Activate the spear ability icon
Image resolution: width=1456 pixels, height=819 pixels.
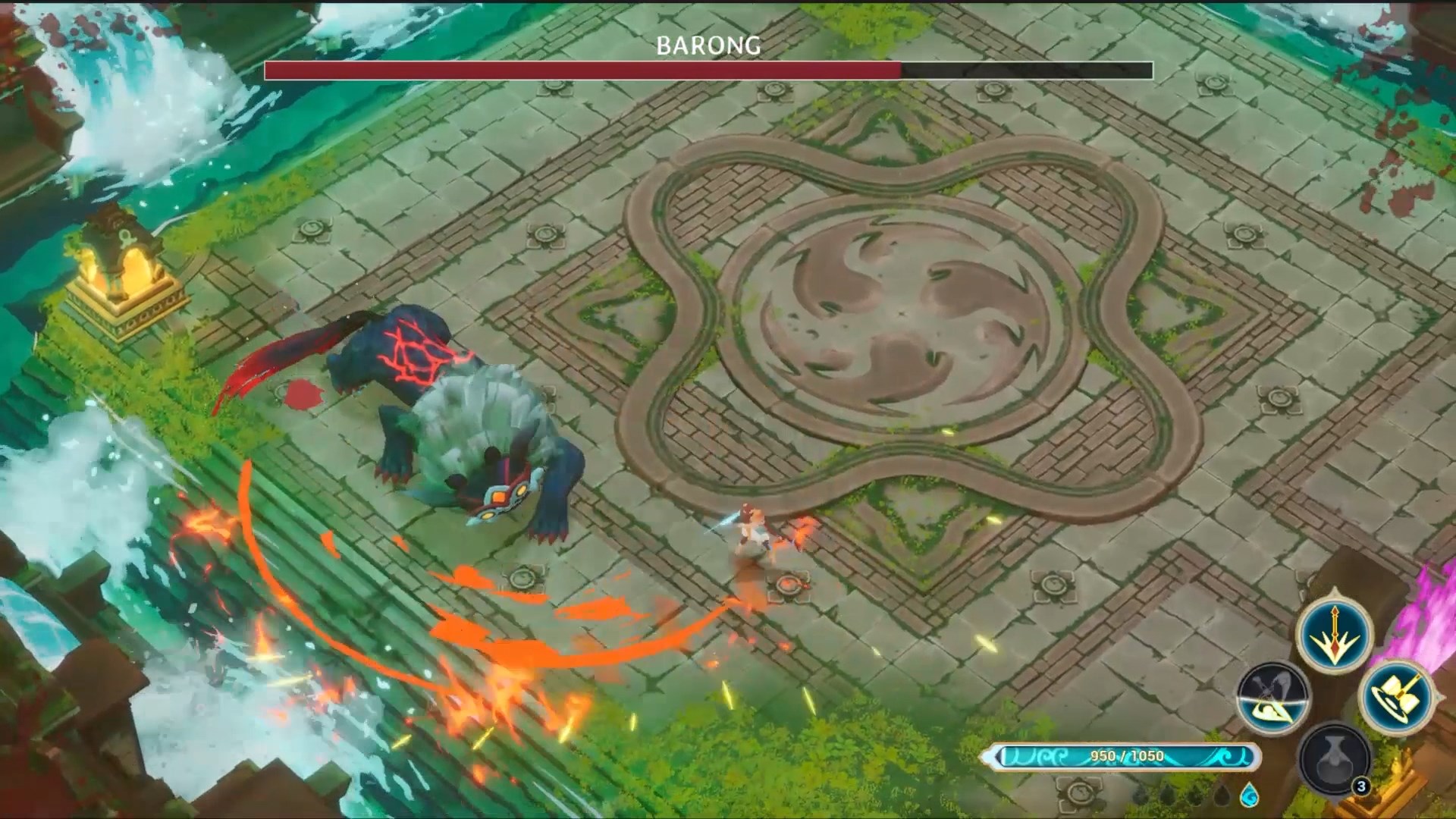point(1335,634)
